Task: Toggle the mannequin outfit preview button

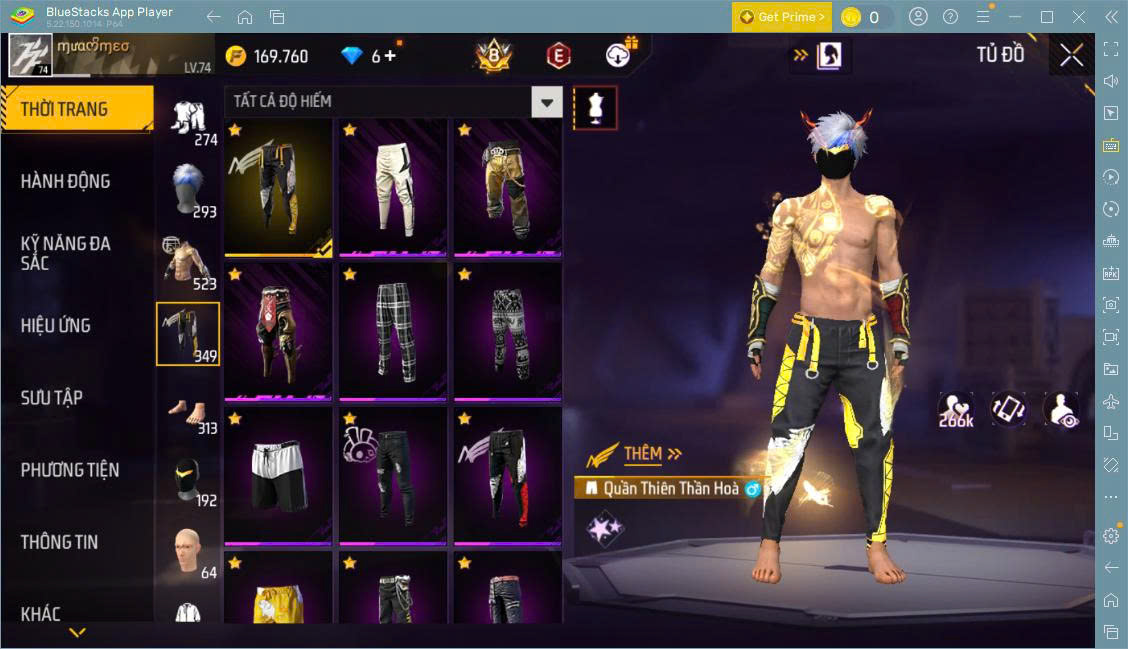Action: [x=595, y=107]
